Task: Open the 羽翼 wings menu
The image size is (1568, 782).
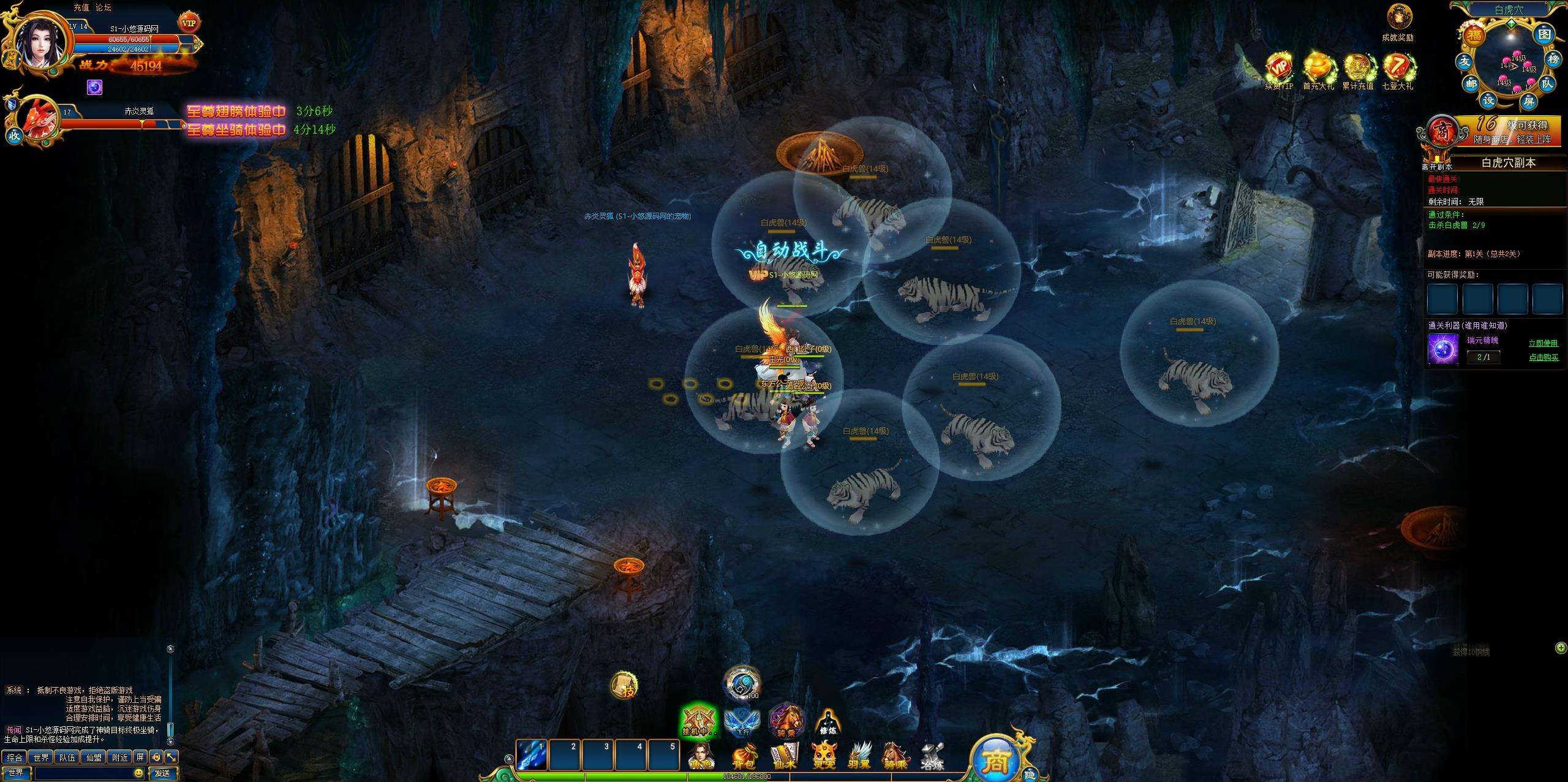Action: click(x=860, y=757)
